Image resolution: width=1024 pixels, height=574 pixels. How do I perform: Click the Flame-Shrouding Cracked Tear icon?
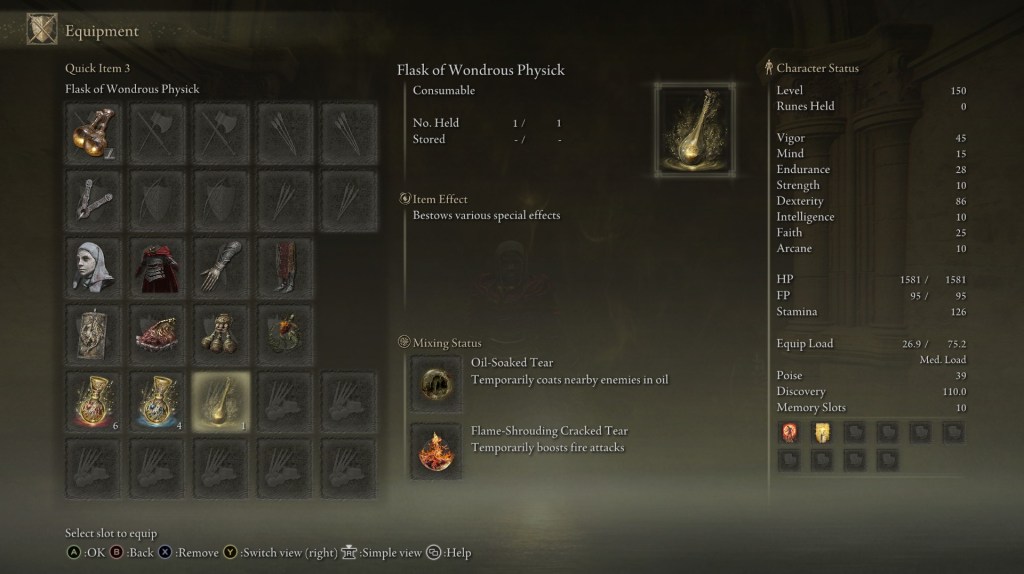[x=436, y=448]
